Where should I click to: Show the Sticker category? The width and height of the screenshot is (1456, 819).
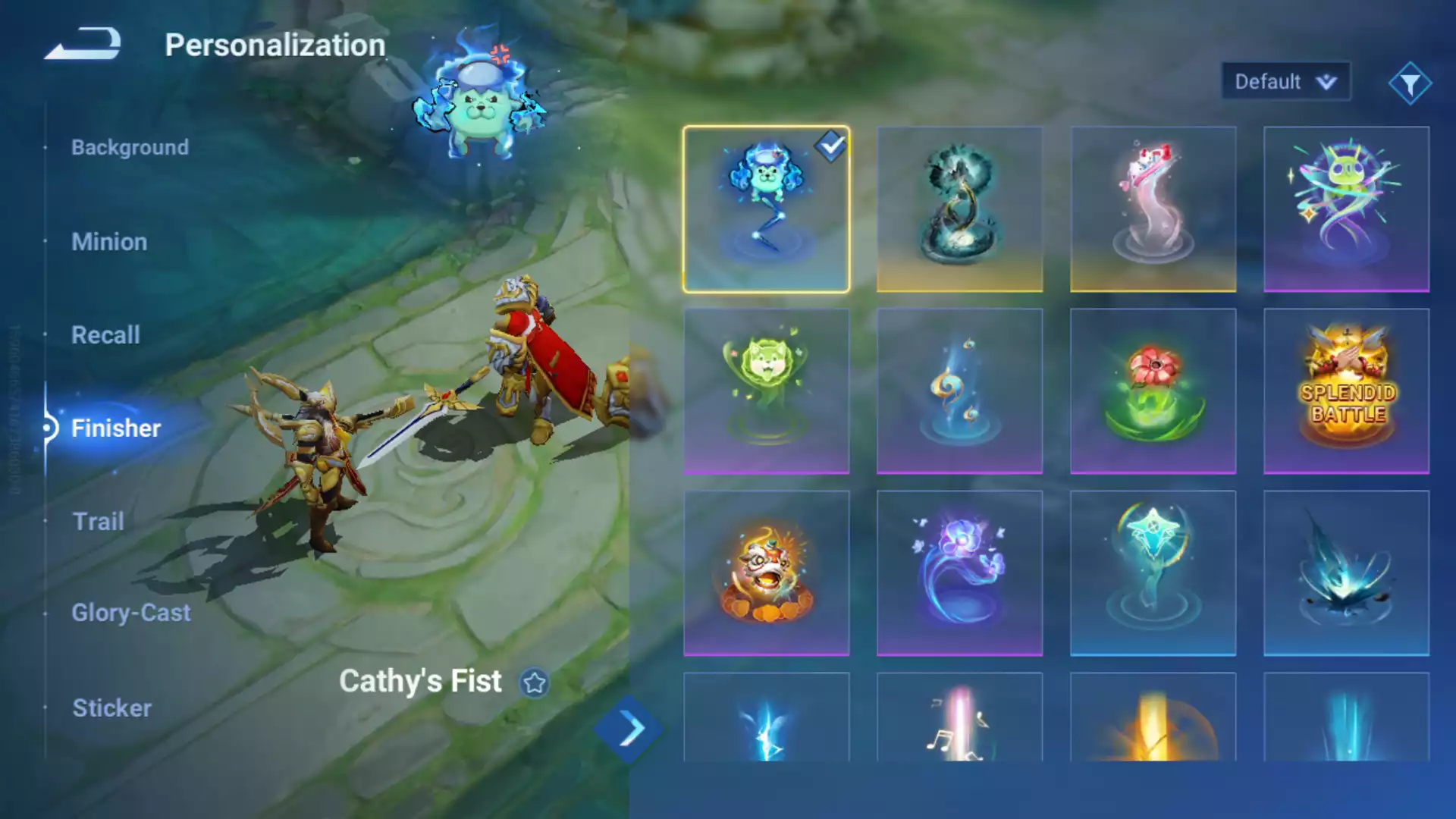click(111, 708)
